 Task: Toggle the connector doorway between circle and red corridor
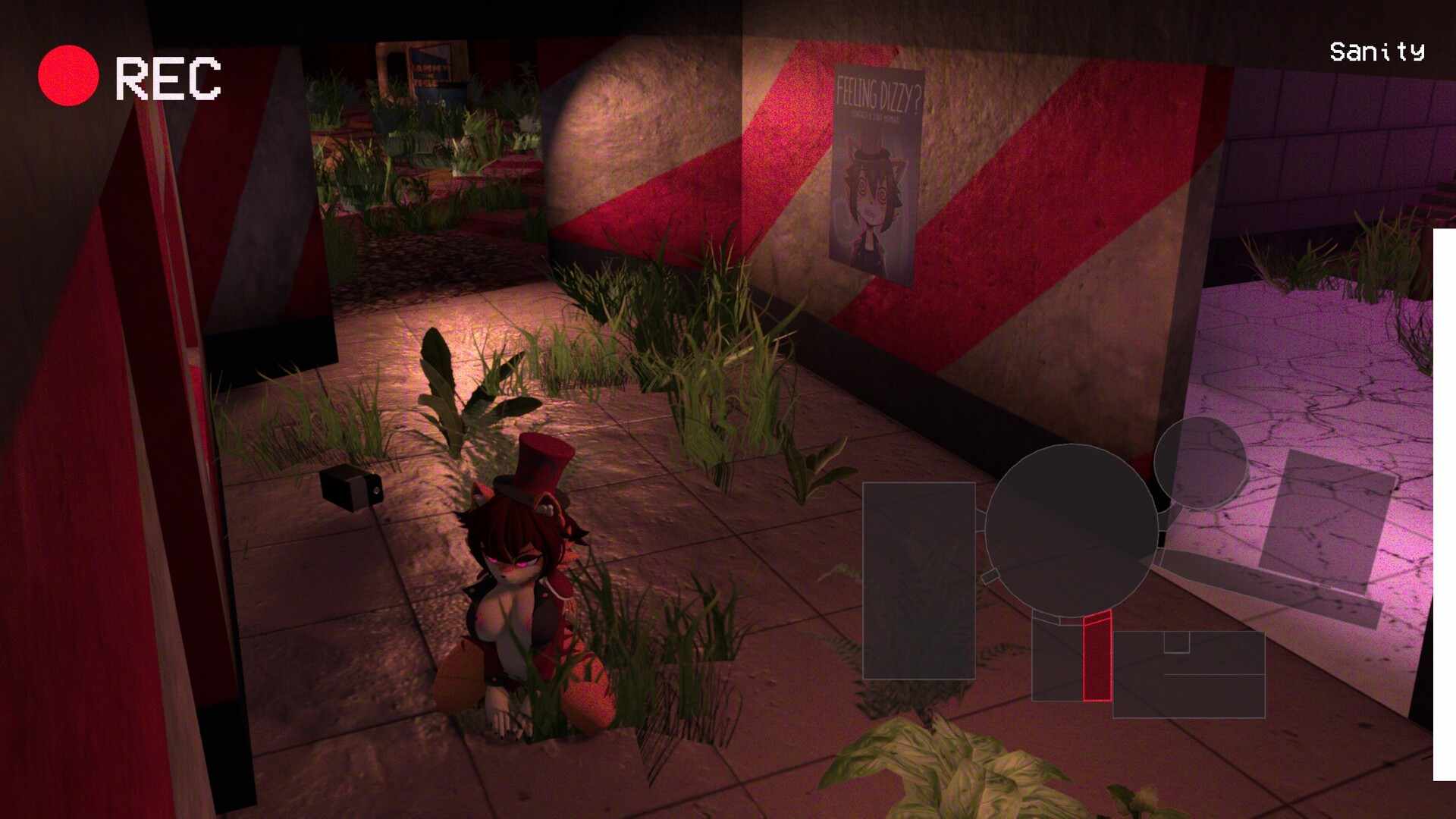pyautogui.click(x=1096, y=616)
